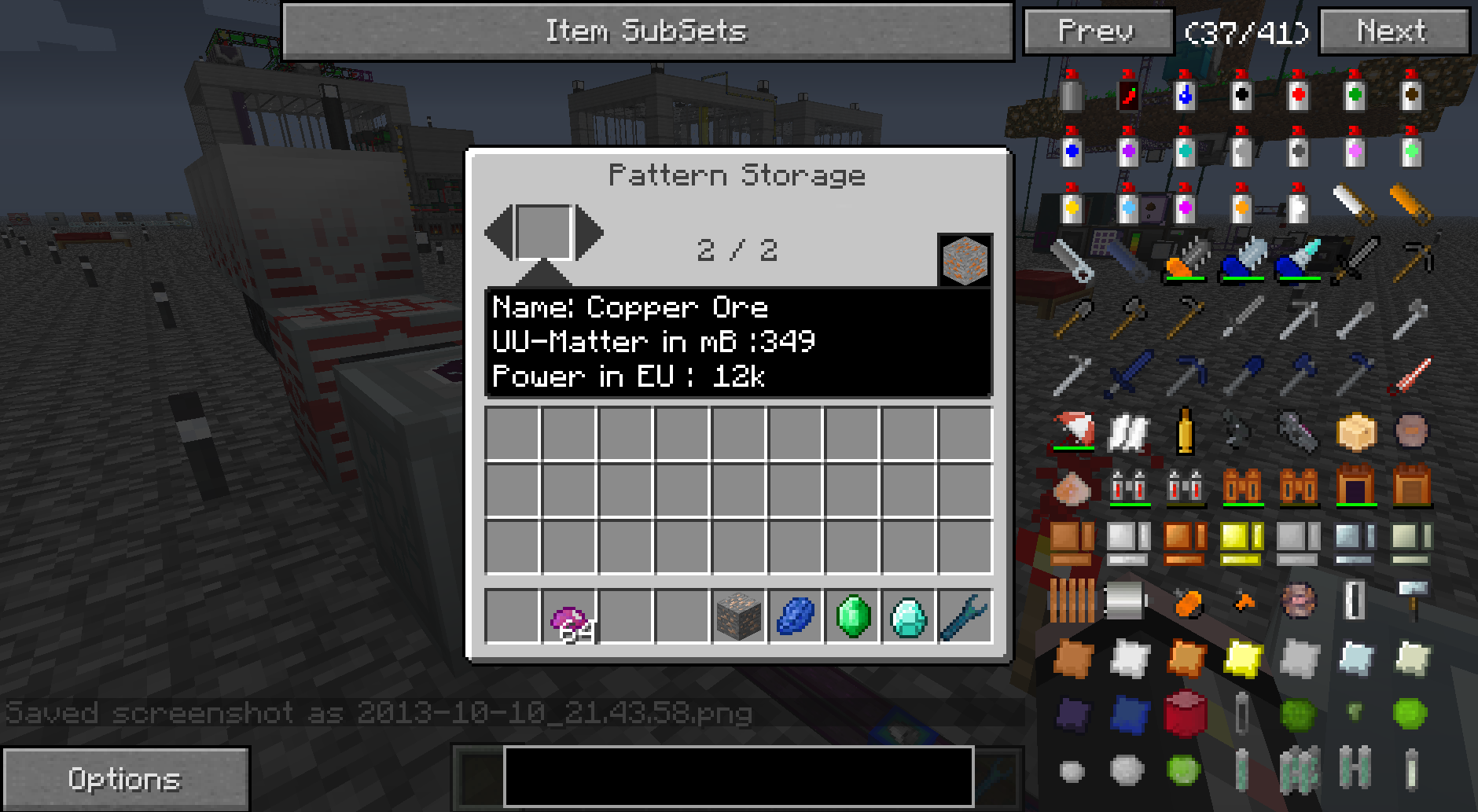Pick the red block in the item list
1478x812 pixels.
(x=1185, y=713)
